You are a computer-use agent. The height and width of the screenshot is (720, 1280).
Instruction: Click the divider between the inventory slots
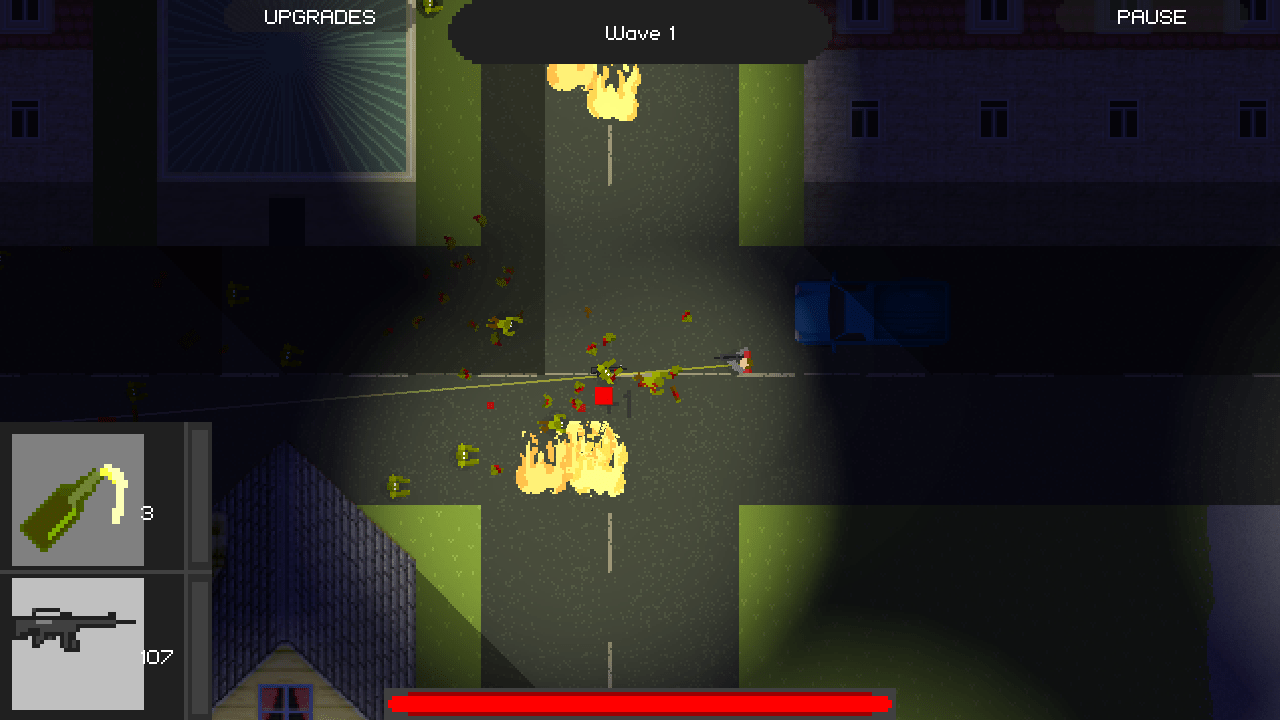click(x=100, y=572)
